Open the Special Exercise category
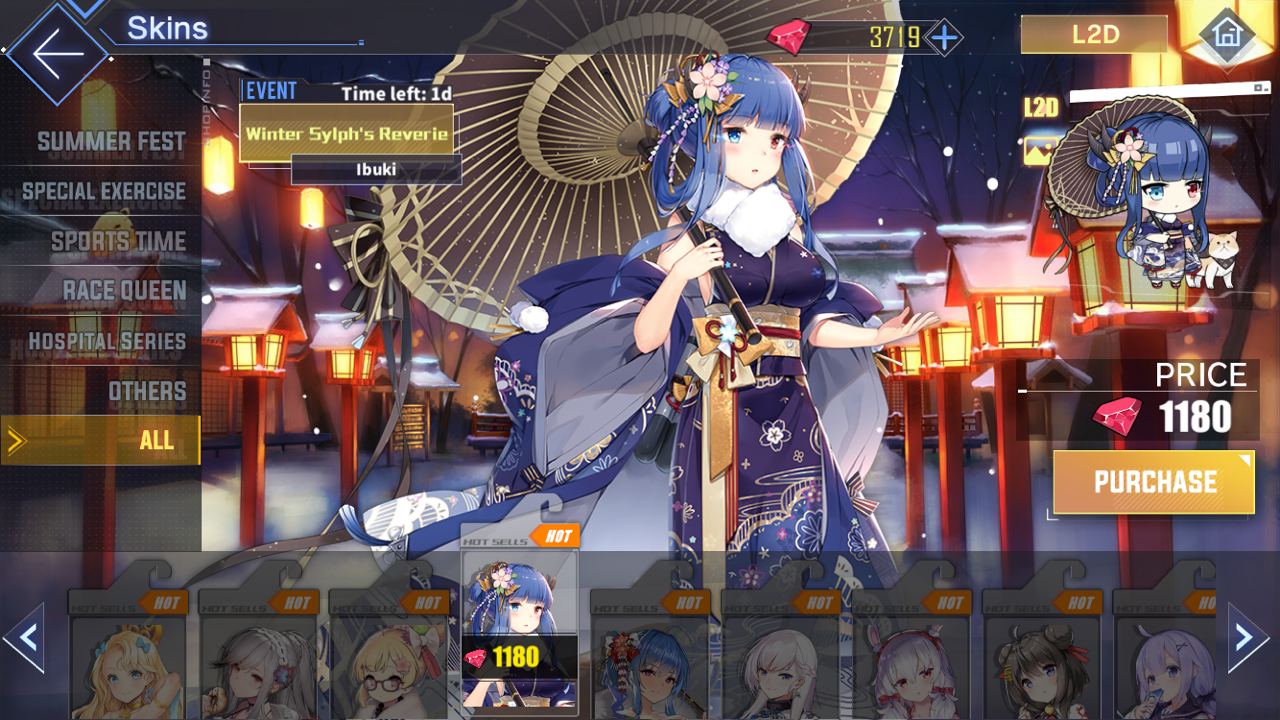Viewport: 1280px width, 720px height. pos(104,191)
